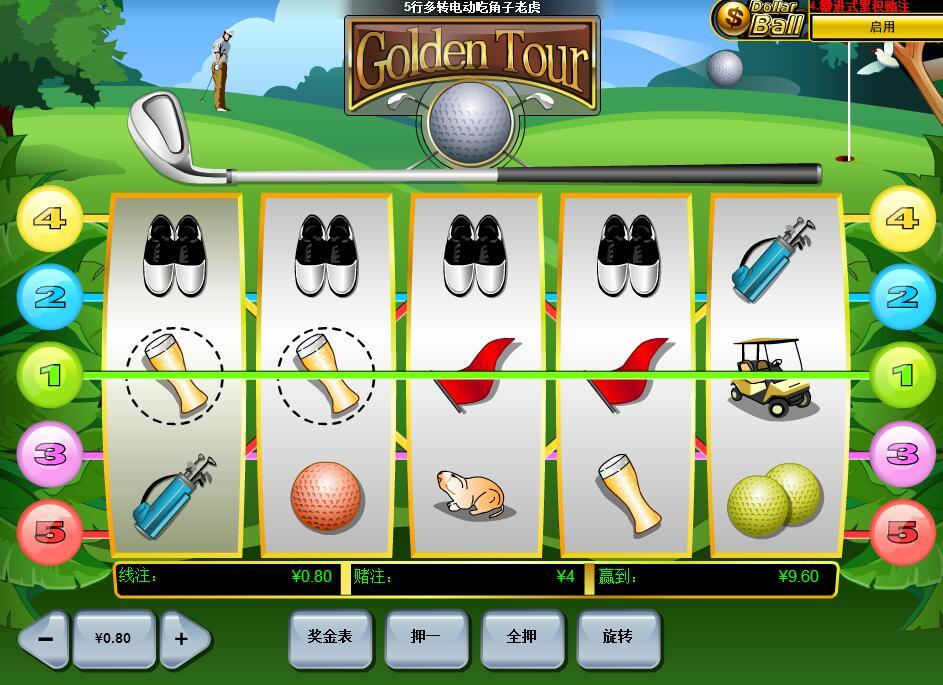Increase the line bet with the plus button

click(x=183, y=638)
